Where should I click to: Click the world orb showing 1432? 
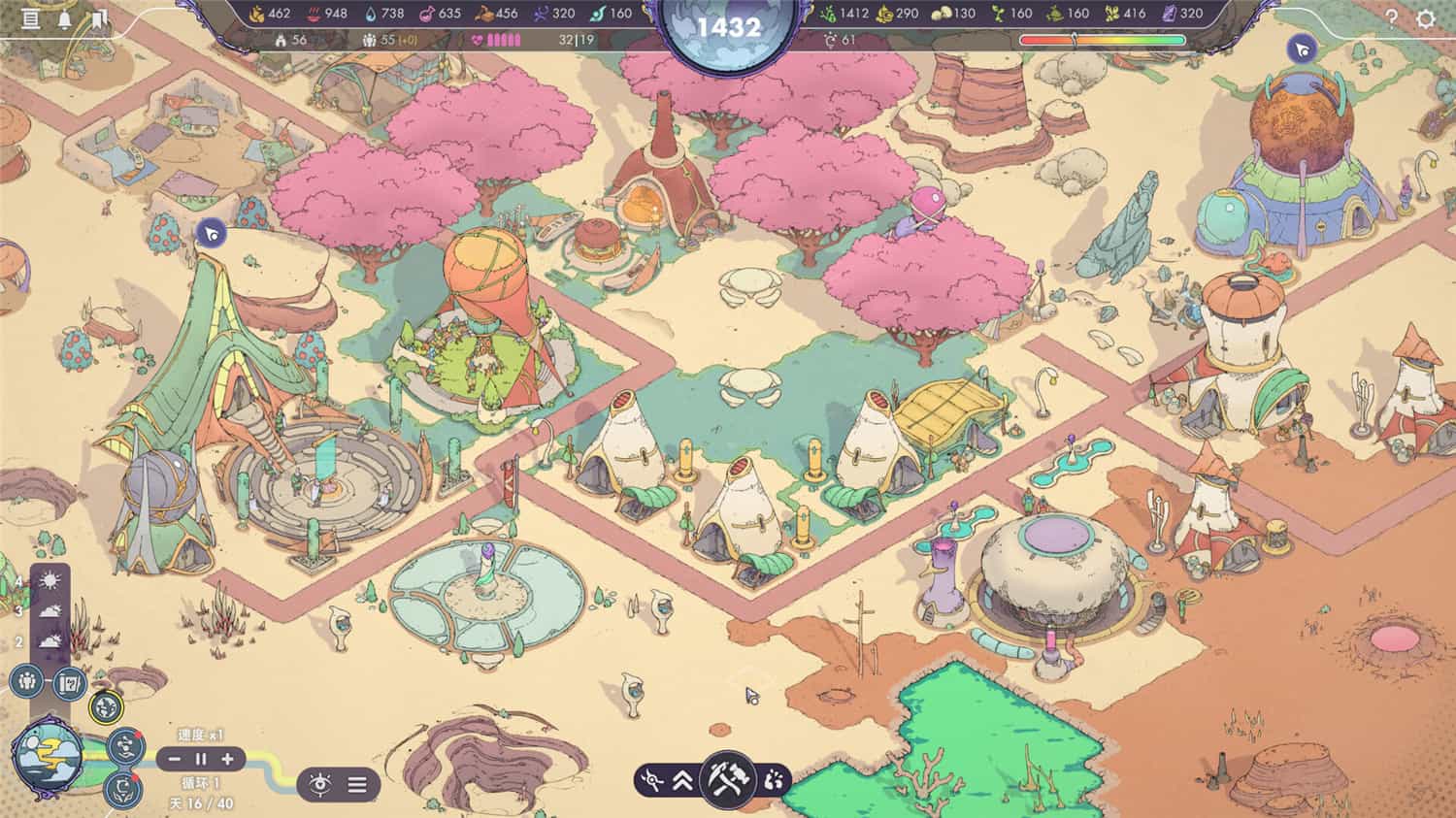tap(726, 27)
